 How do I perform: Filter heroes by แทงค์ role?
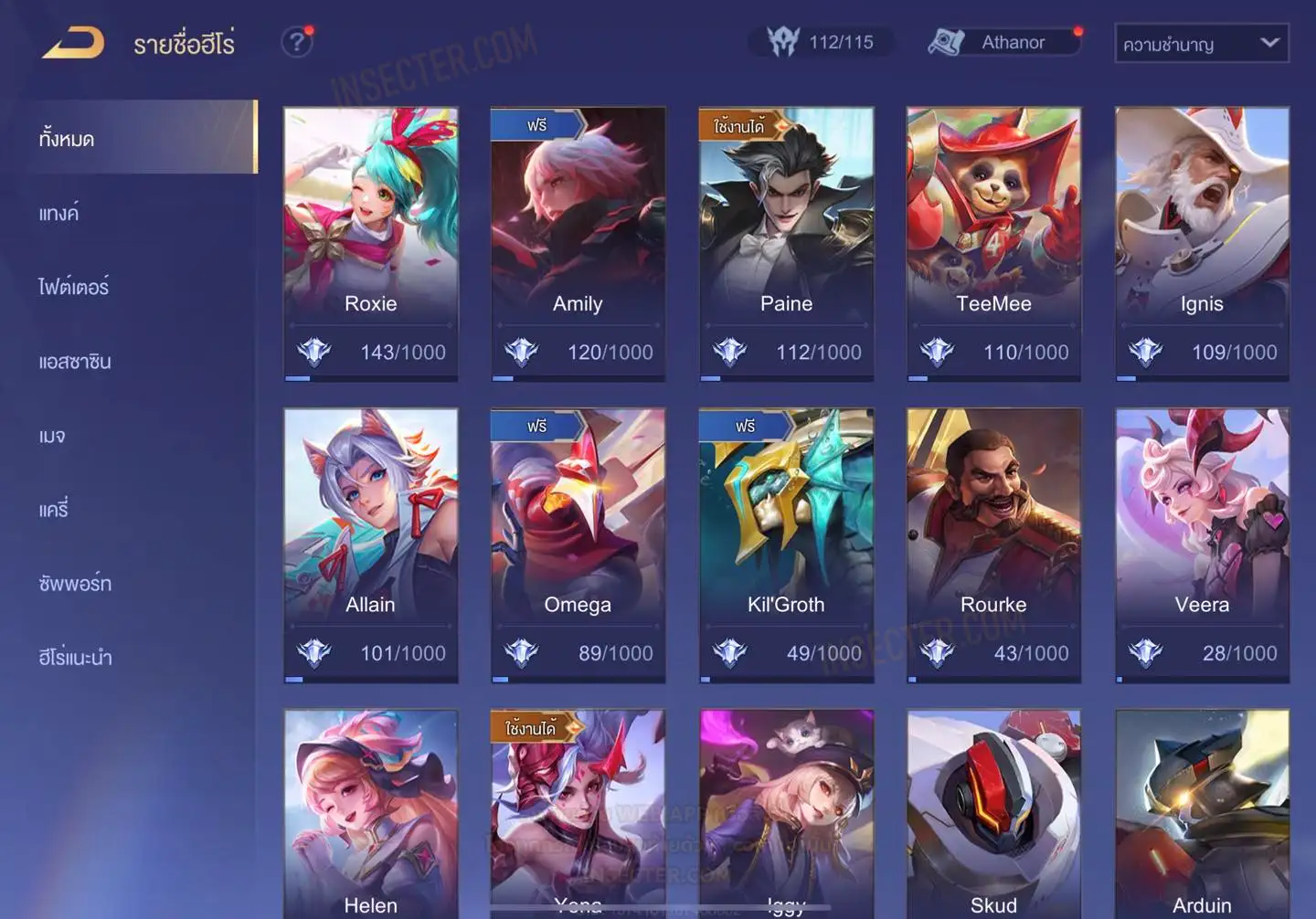[x=58, y=214]
